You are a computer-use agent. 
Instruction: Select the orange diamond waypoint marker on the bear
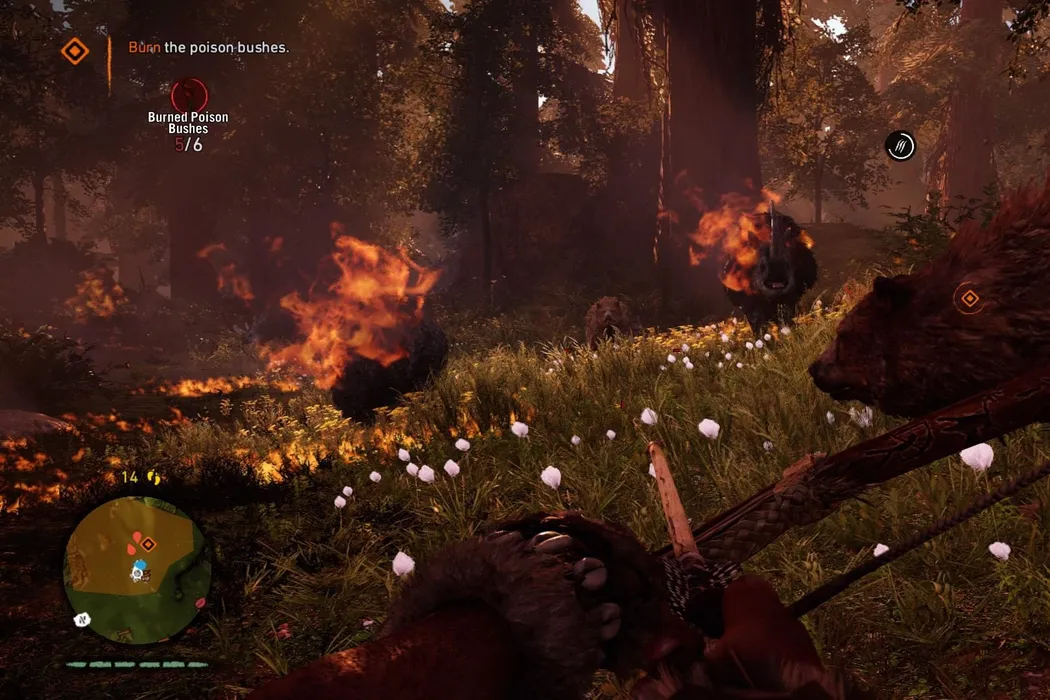coord(968,298)
